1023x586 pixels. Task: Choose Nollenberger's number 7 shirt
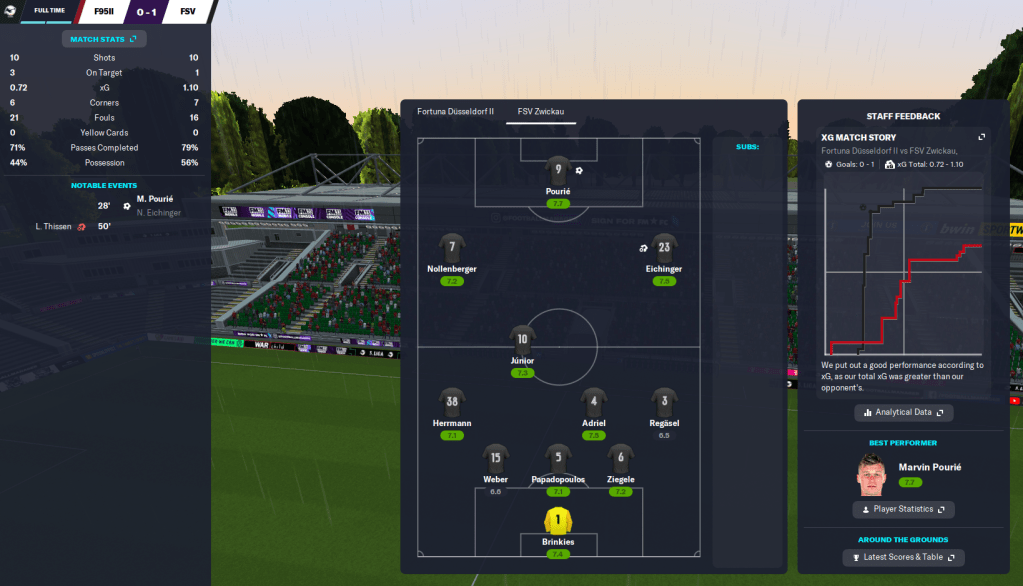pos(452,249)
